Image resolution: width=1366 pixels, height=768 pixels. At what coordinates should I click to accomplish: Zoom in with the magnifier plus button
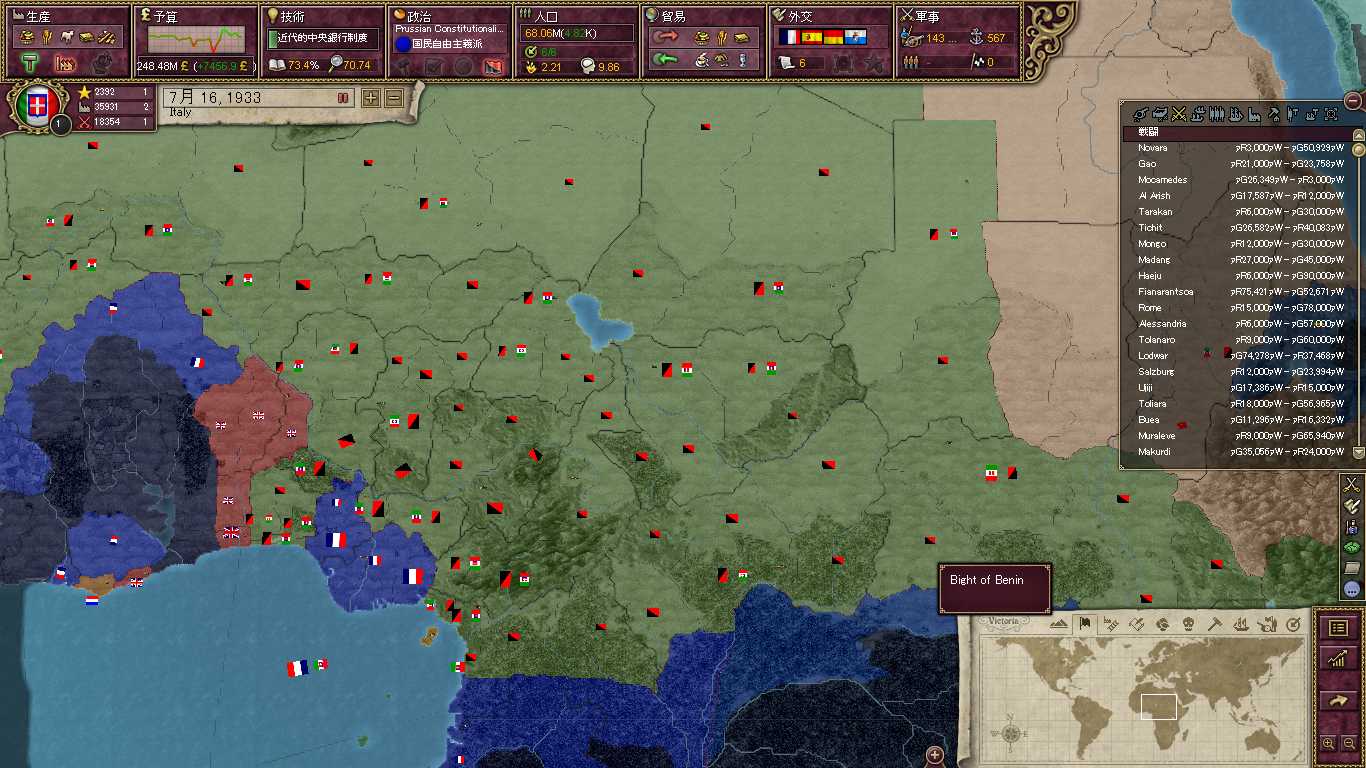click(1328, 743)
